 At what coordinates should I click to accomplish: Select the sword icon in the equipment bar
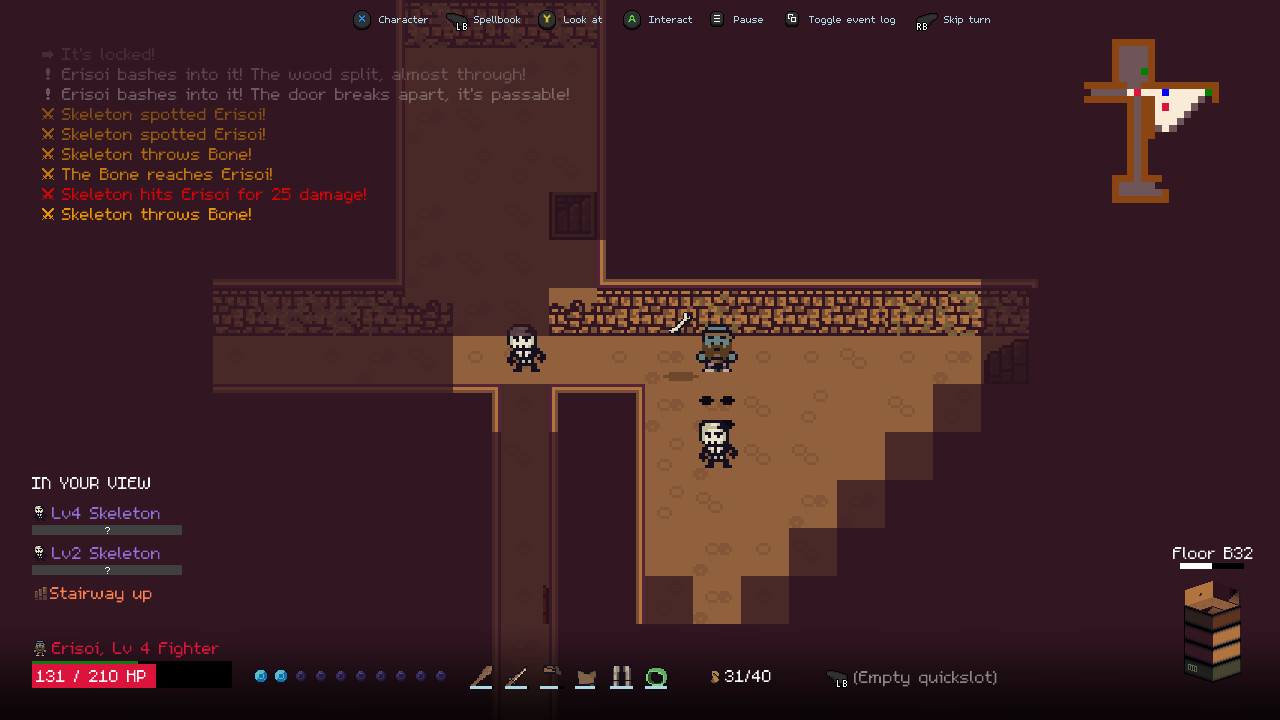point(516,676)
